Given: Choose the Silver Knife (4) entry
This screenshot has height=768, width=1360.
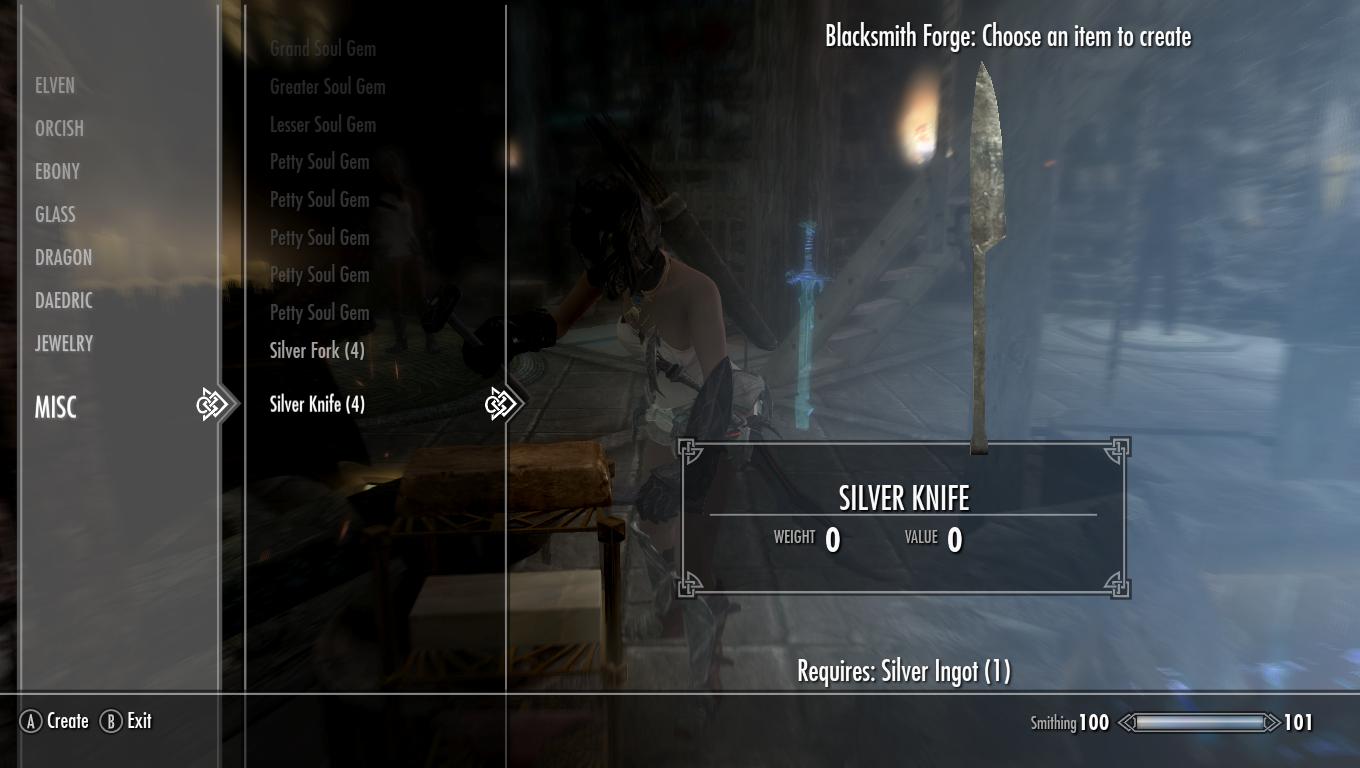Looking at the screenshot, I should point(316,405).
